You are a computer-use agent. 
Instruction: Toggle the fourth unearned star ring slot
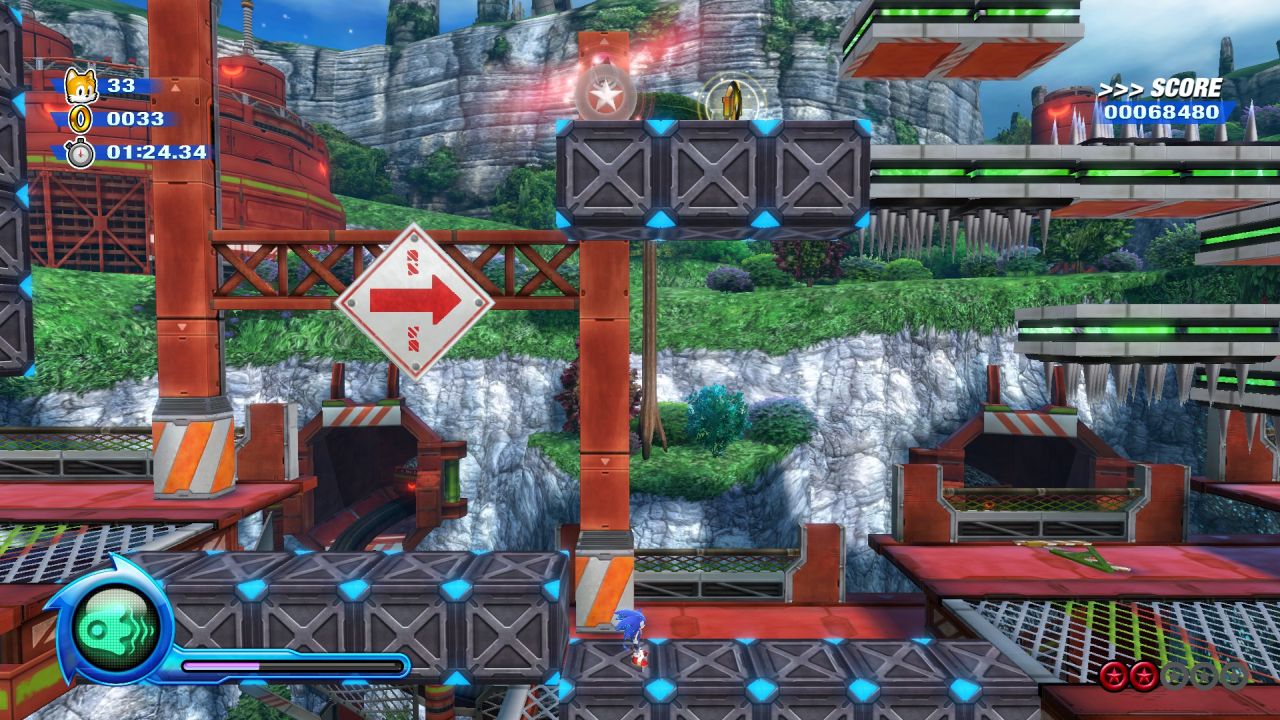pyautogui.click(x=1206, y=675)
